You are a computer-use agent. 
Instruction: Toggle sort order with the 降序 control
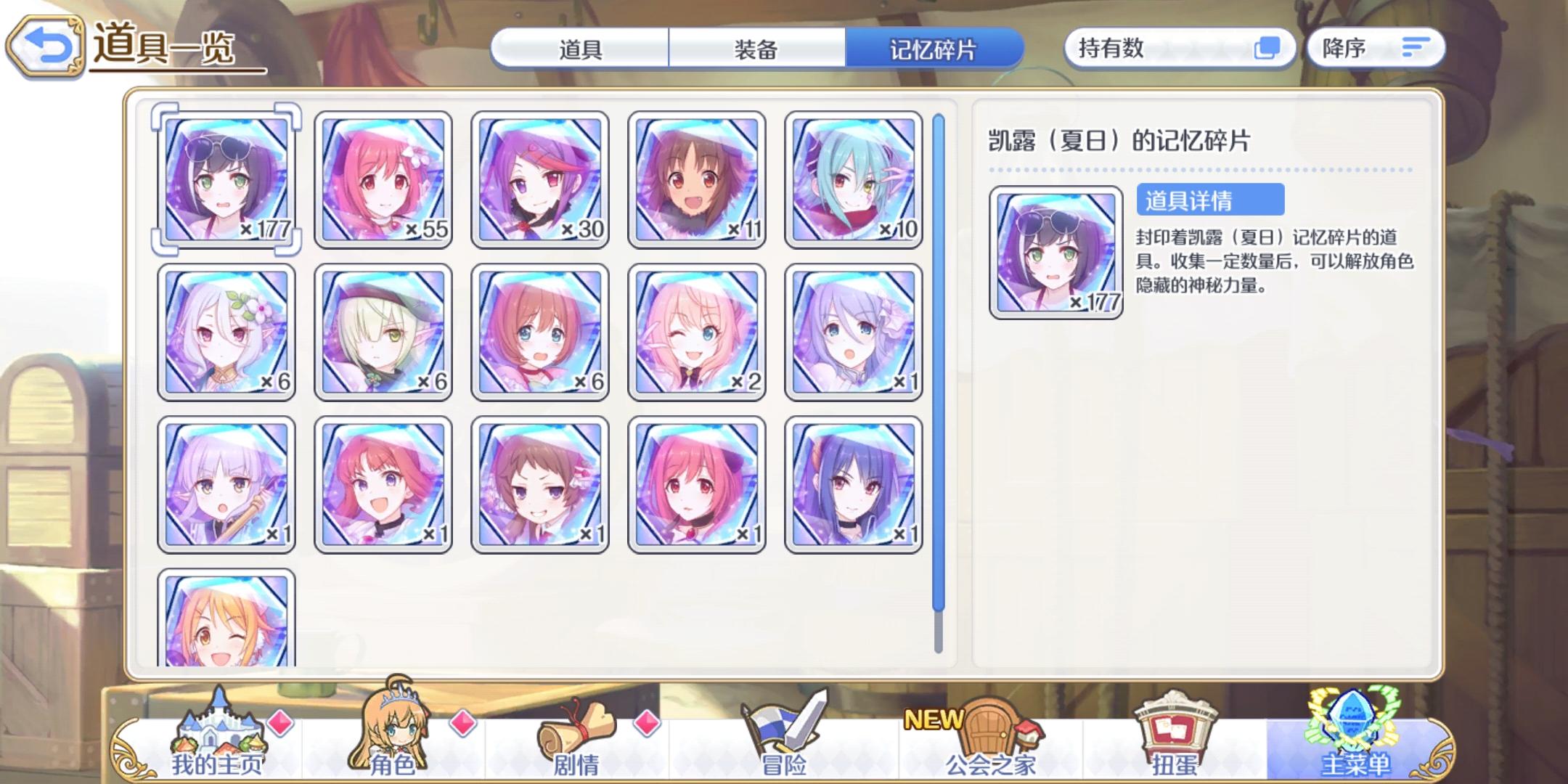[1374, 48]
